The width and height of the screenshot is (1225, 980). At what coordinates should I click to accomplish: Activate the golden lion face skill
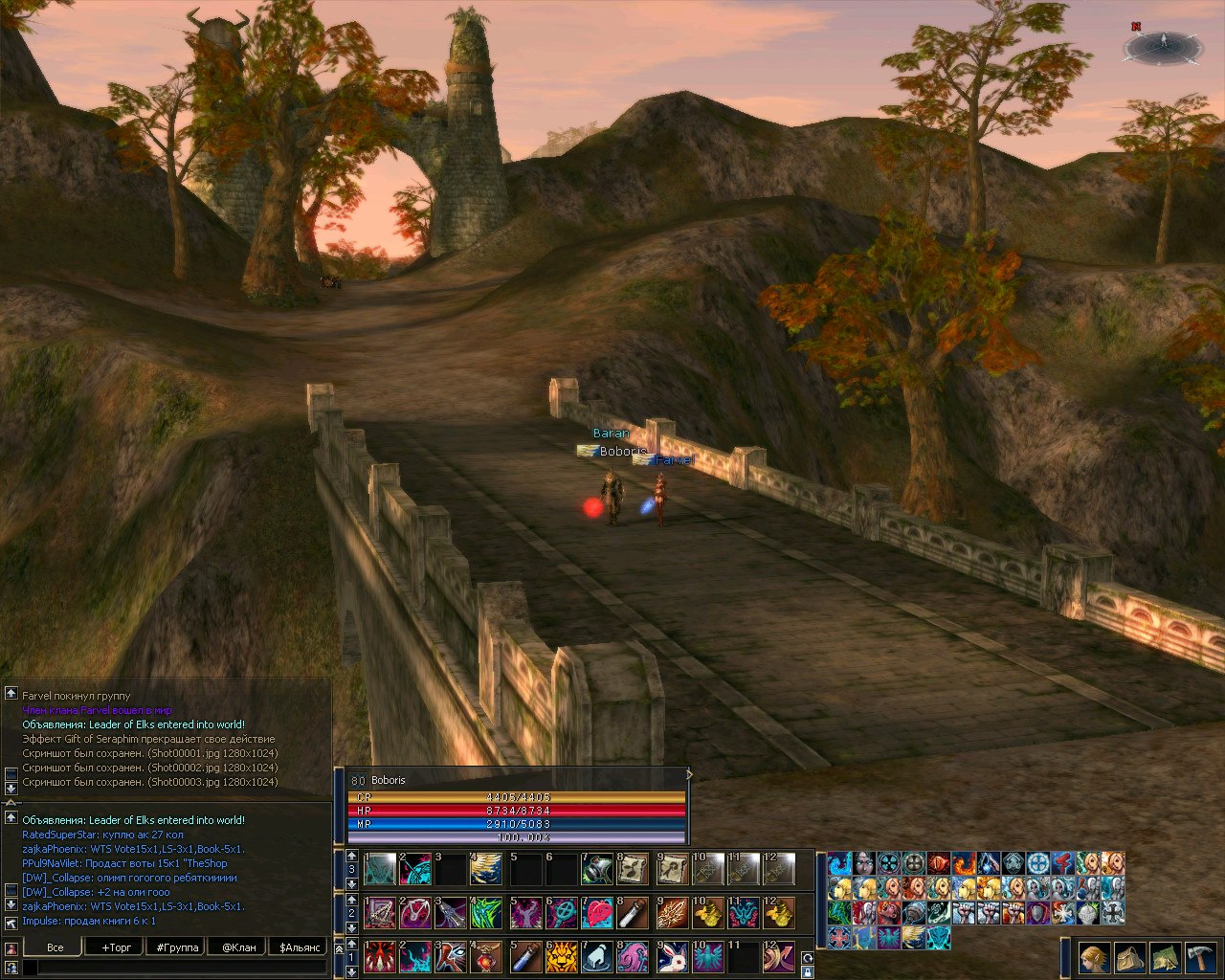point(561,956)
